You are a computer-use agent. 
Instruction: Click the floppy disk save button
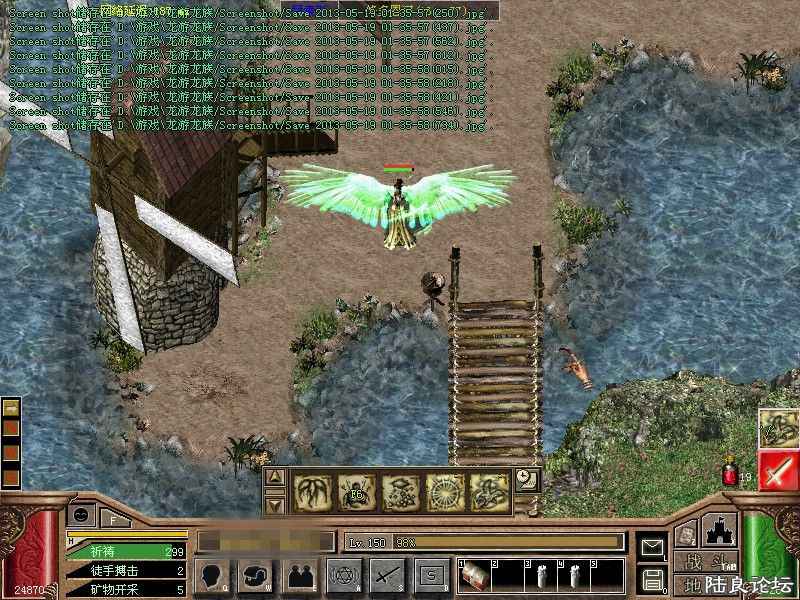[652, 579]
